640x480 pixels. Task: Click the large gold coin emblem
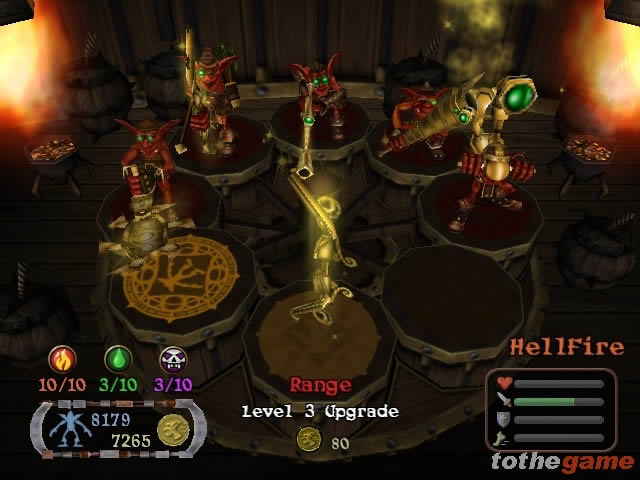(x=175, y=429)
